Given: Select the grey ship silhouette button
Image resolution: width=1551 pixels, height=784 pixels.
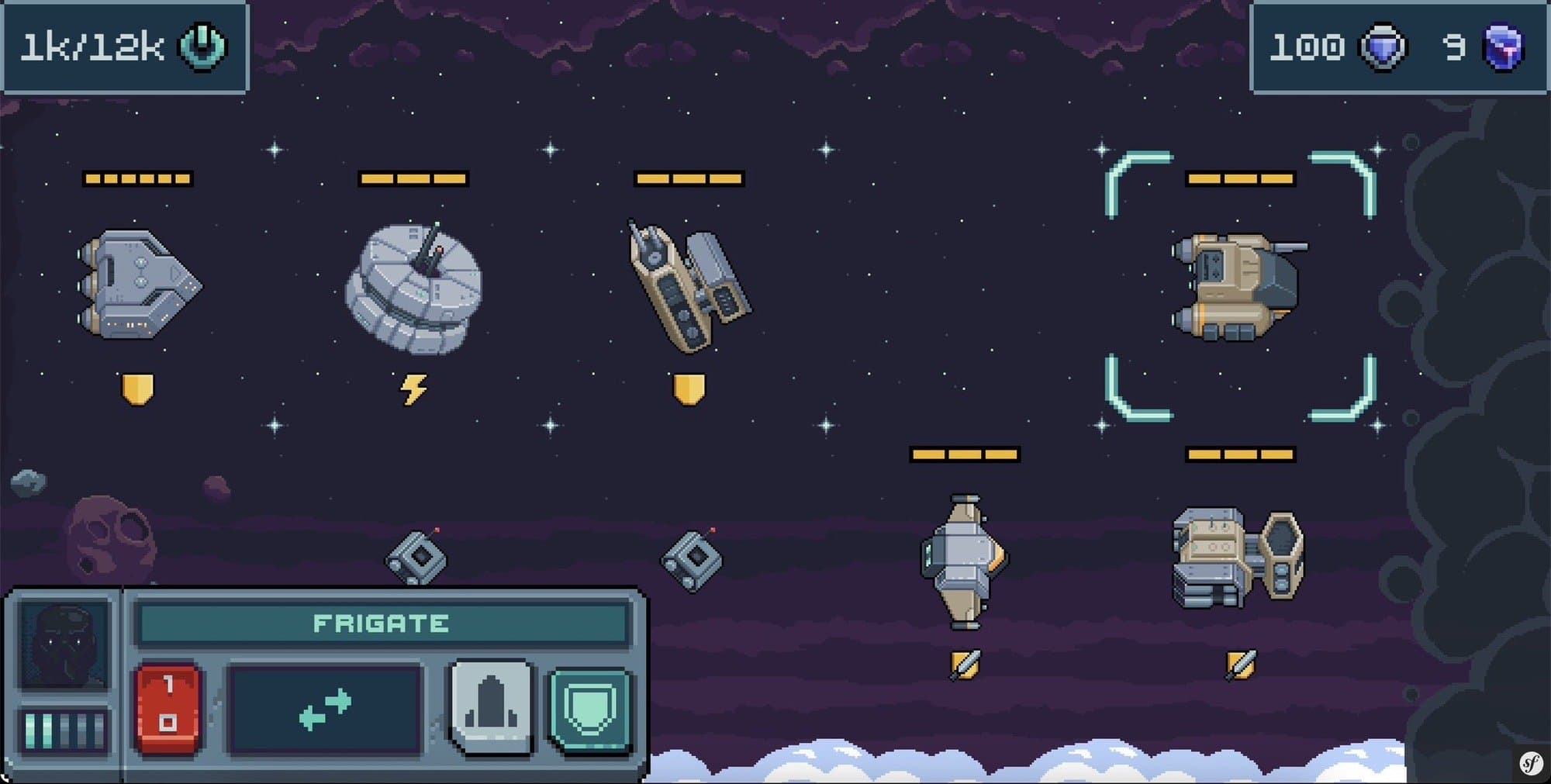Looking at the screenshot, I should click(x=491, y=706).
